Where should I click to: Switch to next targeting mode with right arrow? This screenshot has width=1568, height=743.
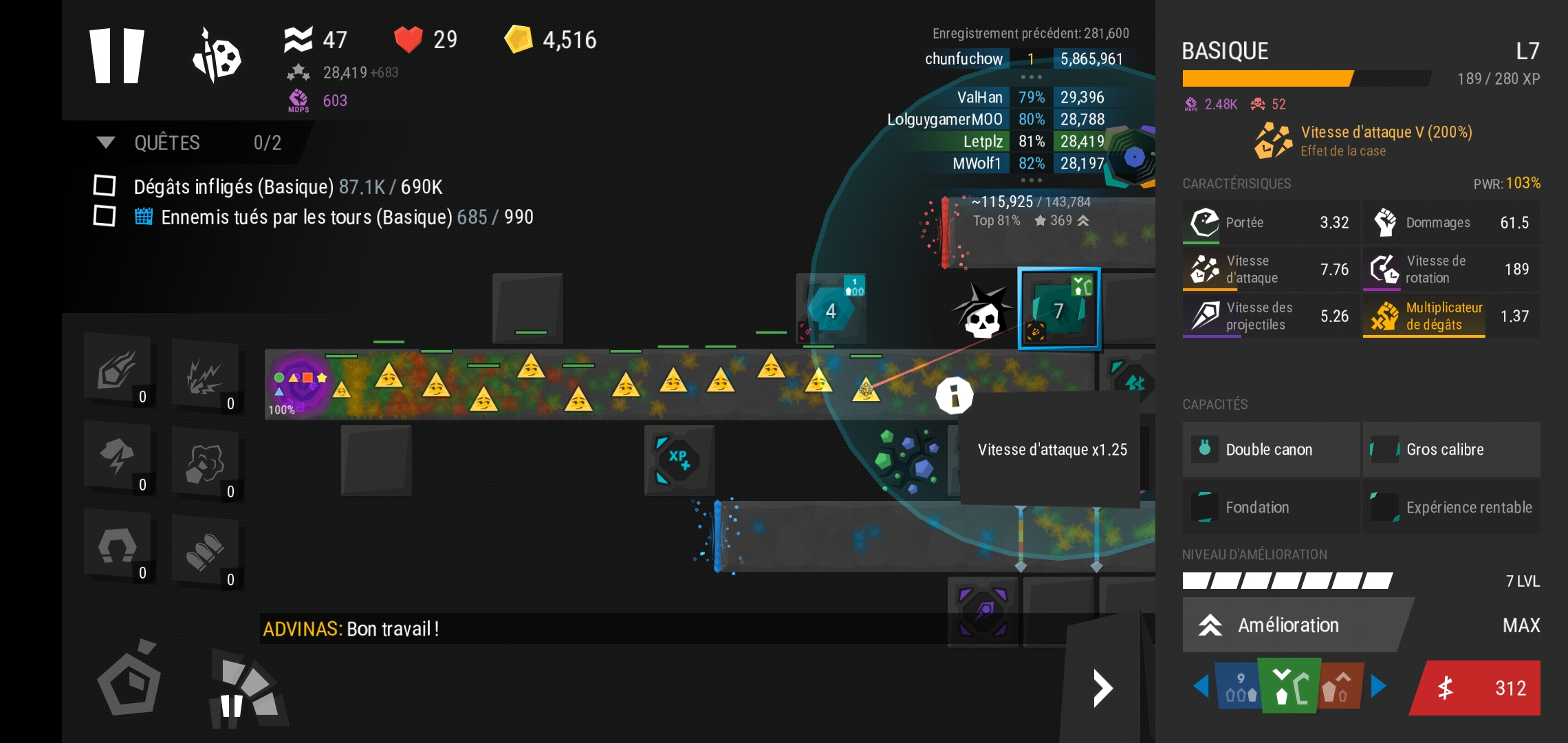(x=1378, y=686)
